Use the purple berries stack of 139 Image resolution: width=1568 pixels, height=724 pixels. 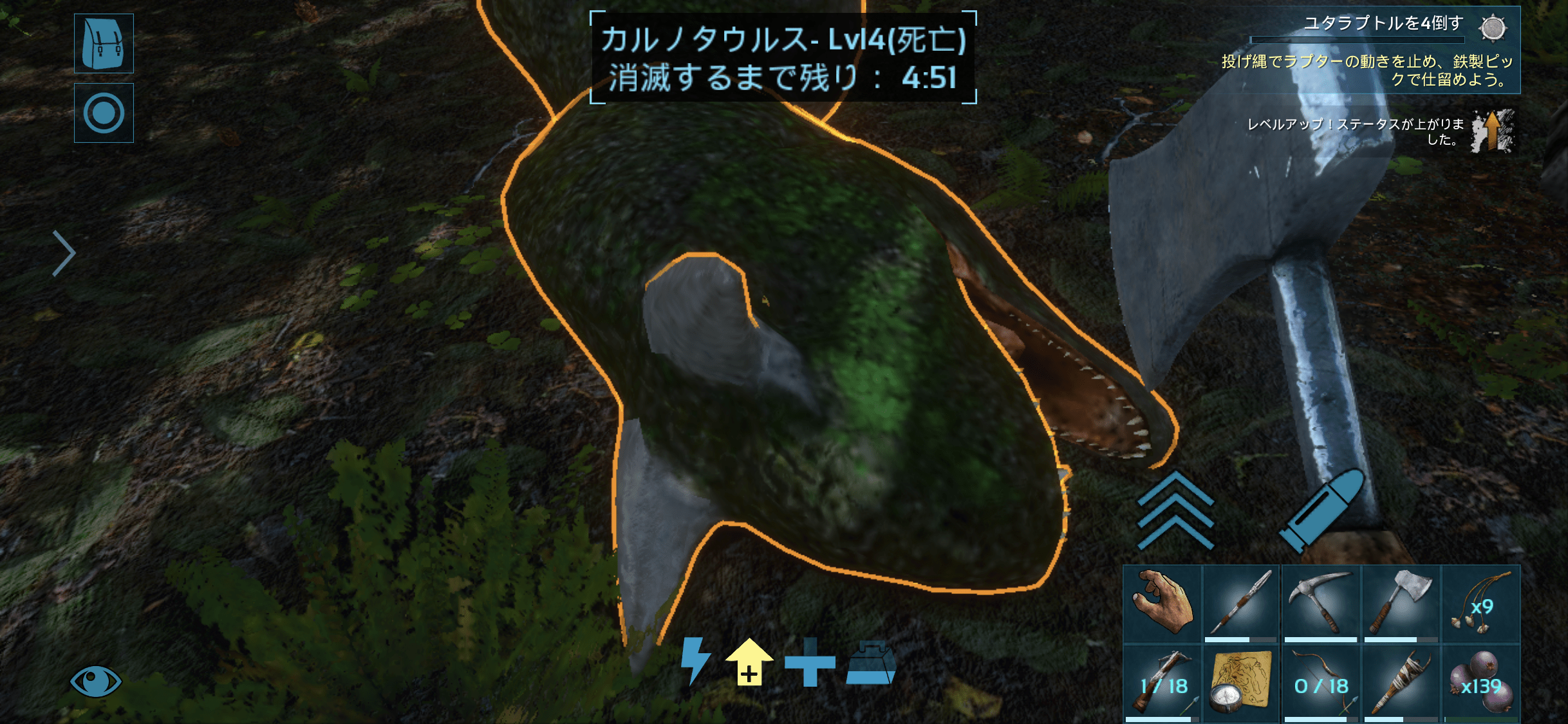coord(1480,683)
